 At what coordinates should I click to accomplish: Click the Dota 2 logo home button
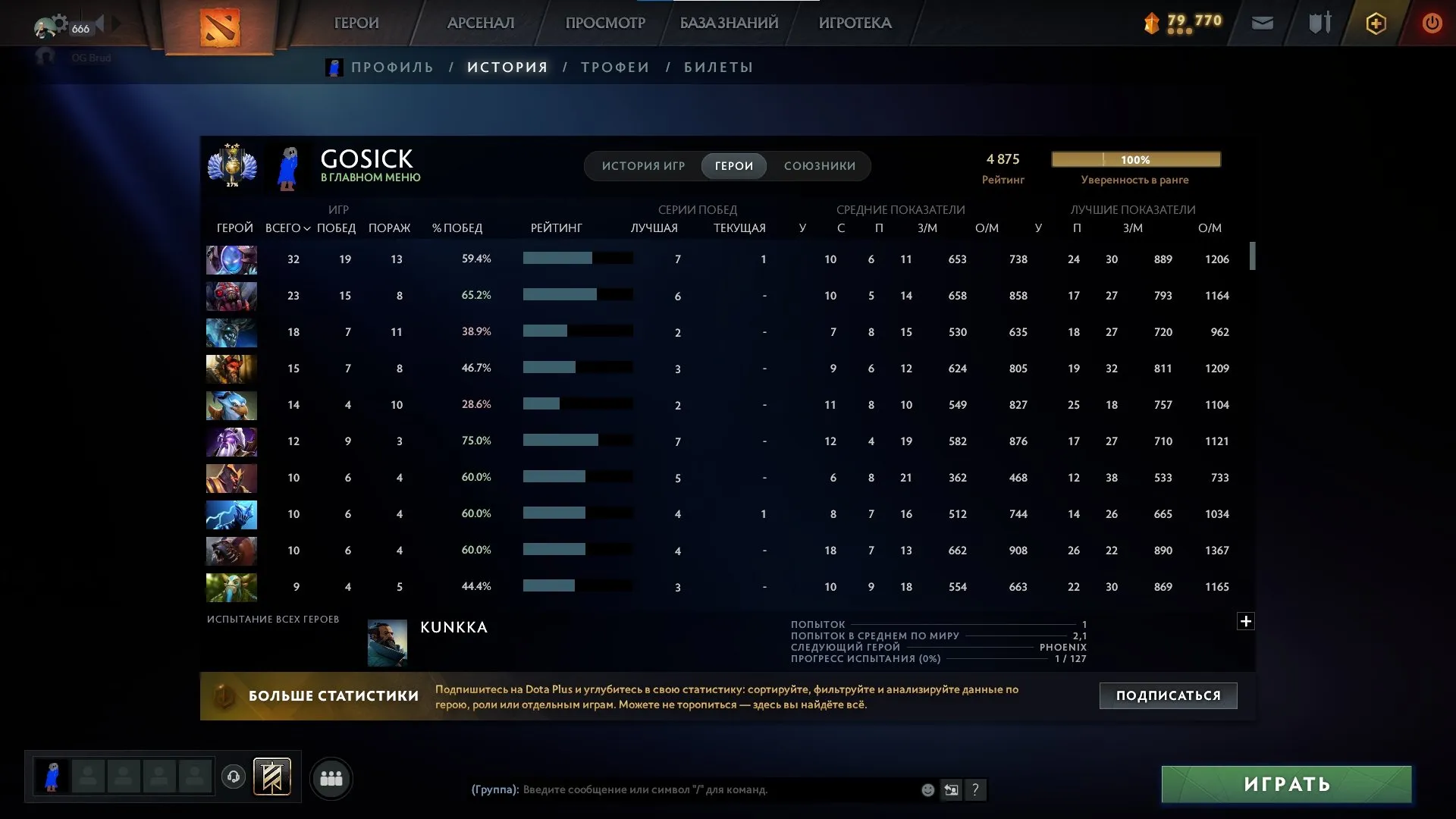220,27
